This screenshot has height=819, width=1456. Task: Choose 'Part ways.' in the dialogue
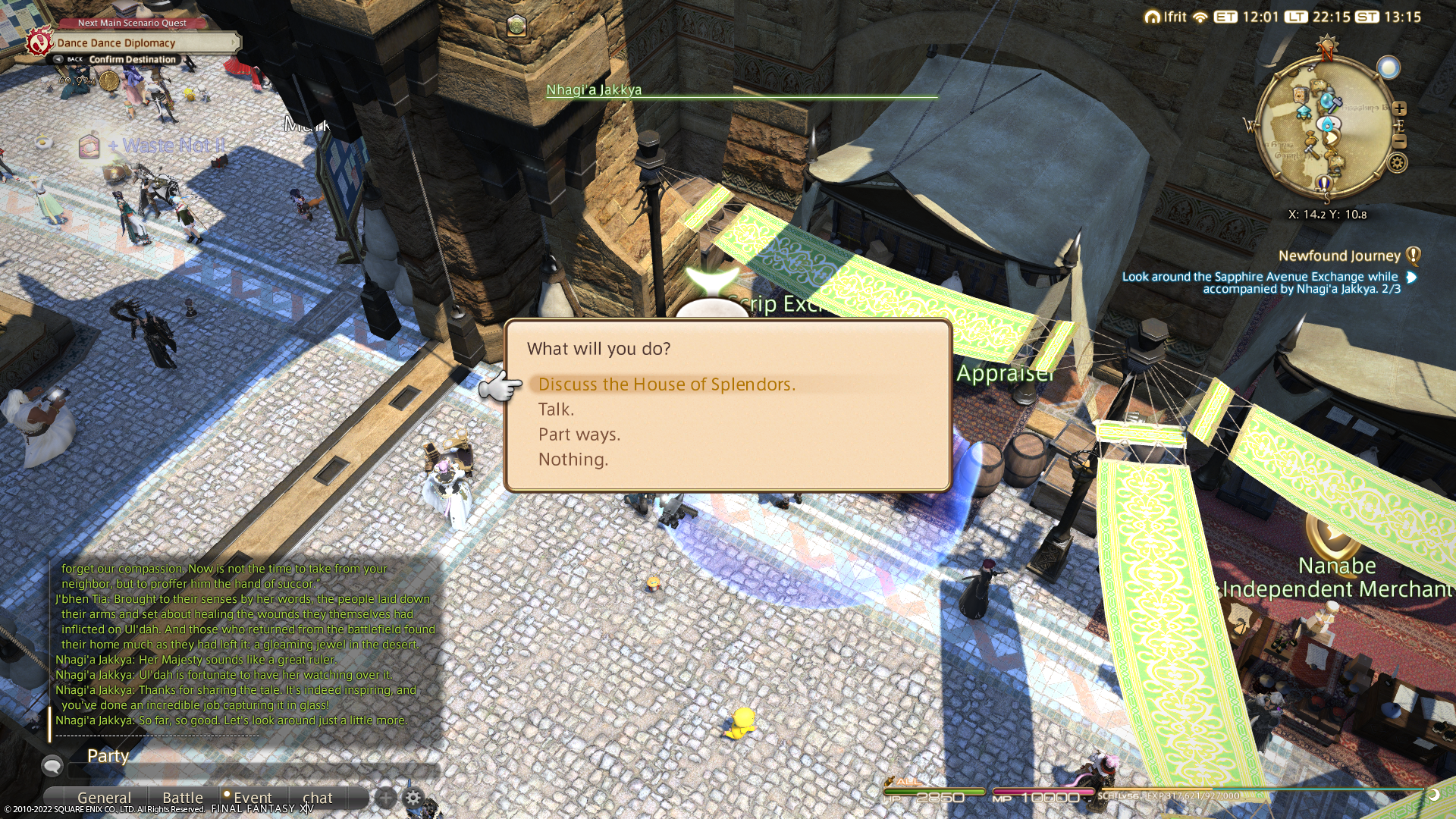coord(579,435)
